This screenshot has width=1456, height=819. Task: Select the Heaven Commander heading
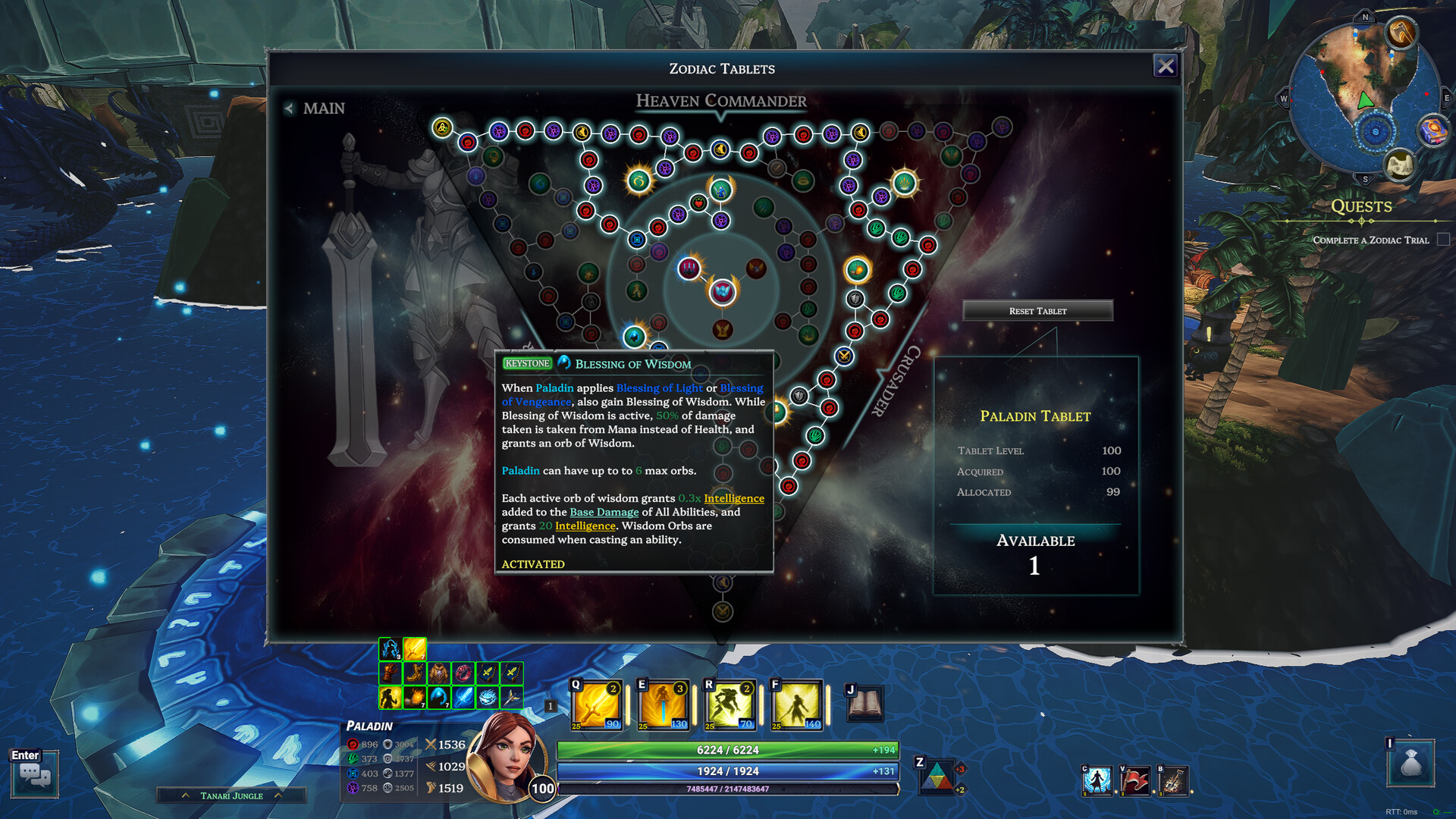point(720,100)
